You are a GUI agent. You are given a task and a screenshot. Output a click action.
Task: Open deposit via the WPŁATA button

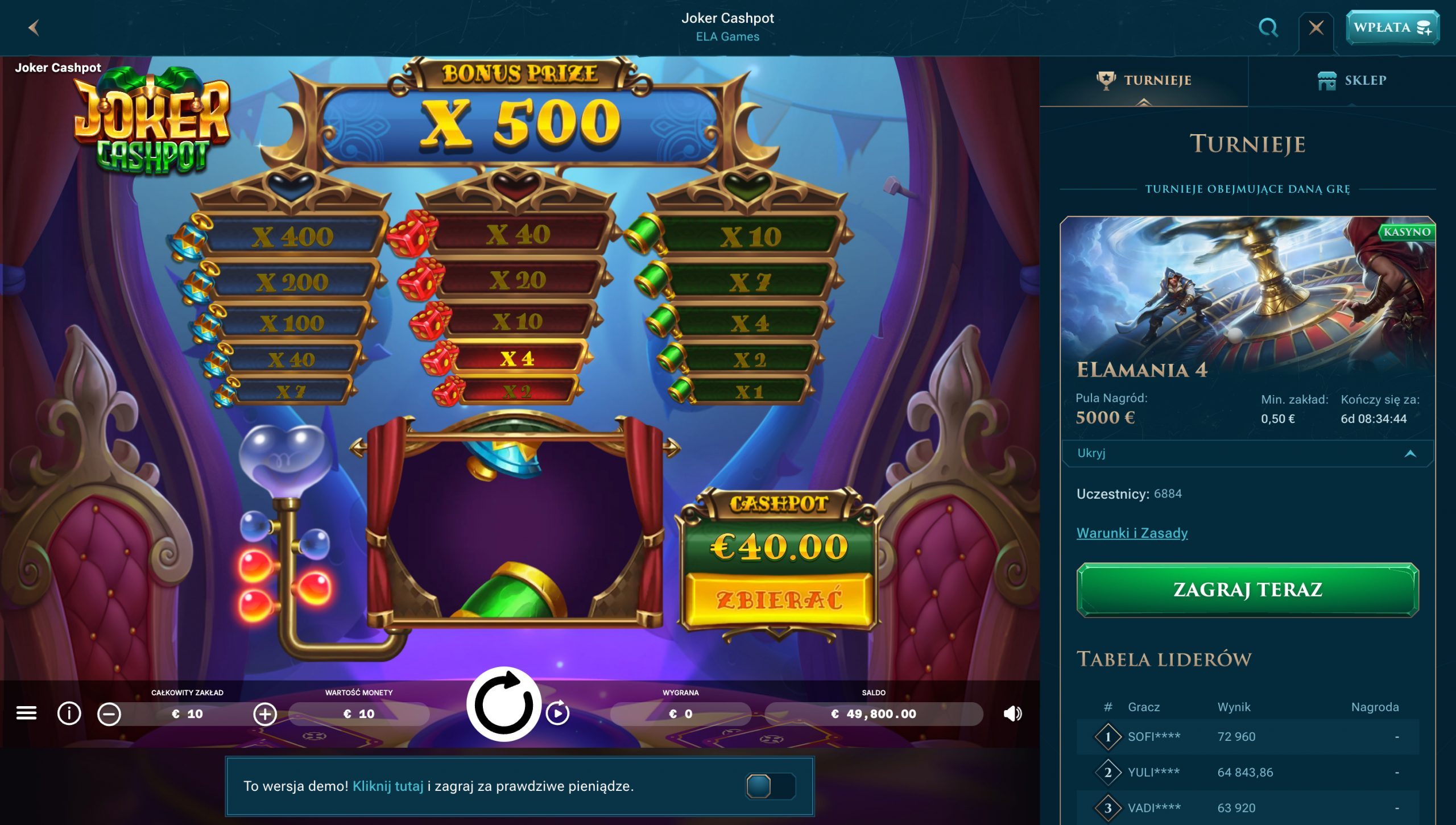1393,27
